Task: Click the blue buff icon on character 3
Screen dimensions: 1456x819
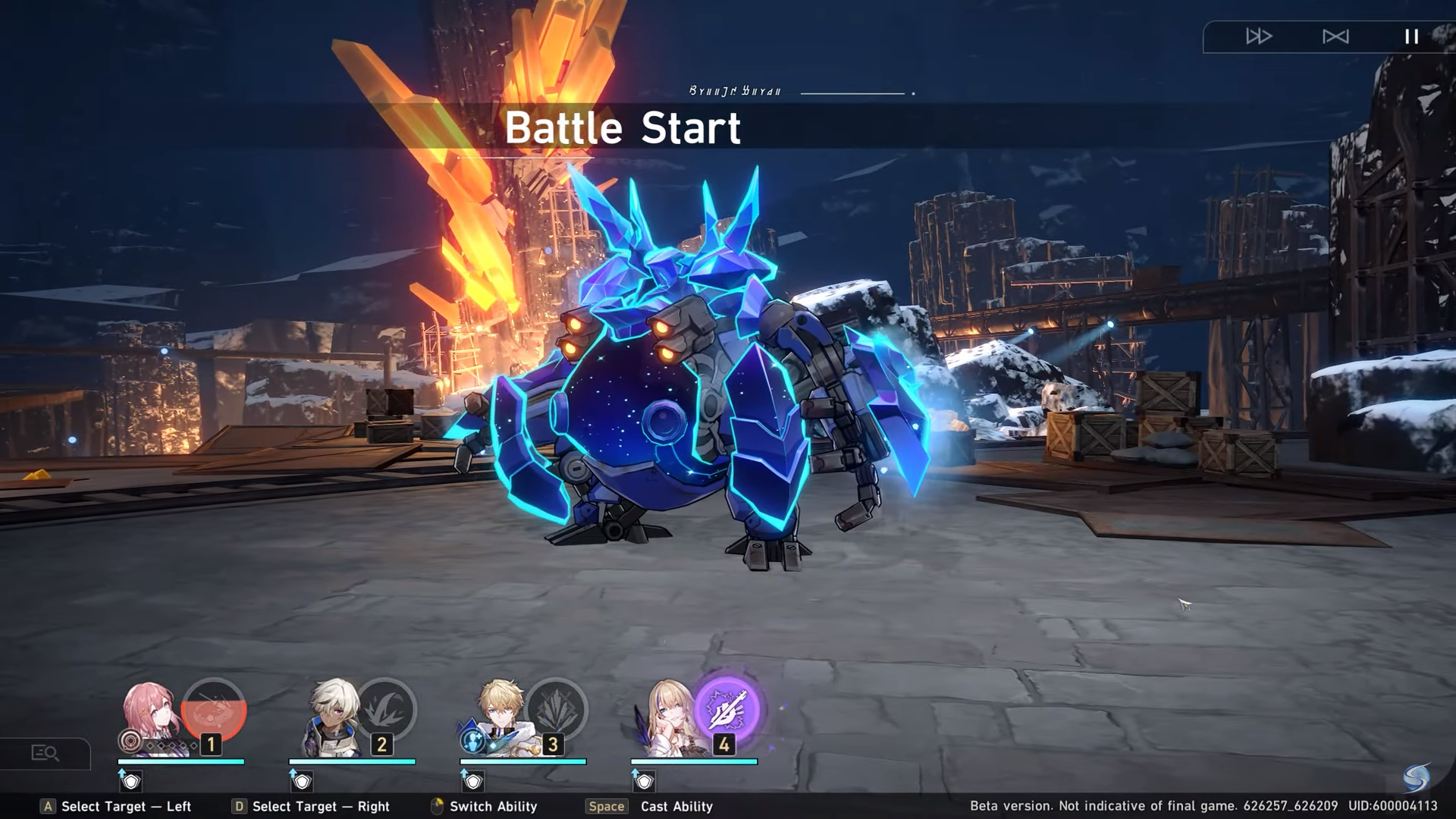Action: click(x=472, y=742)
